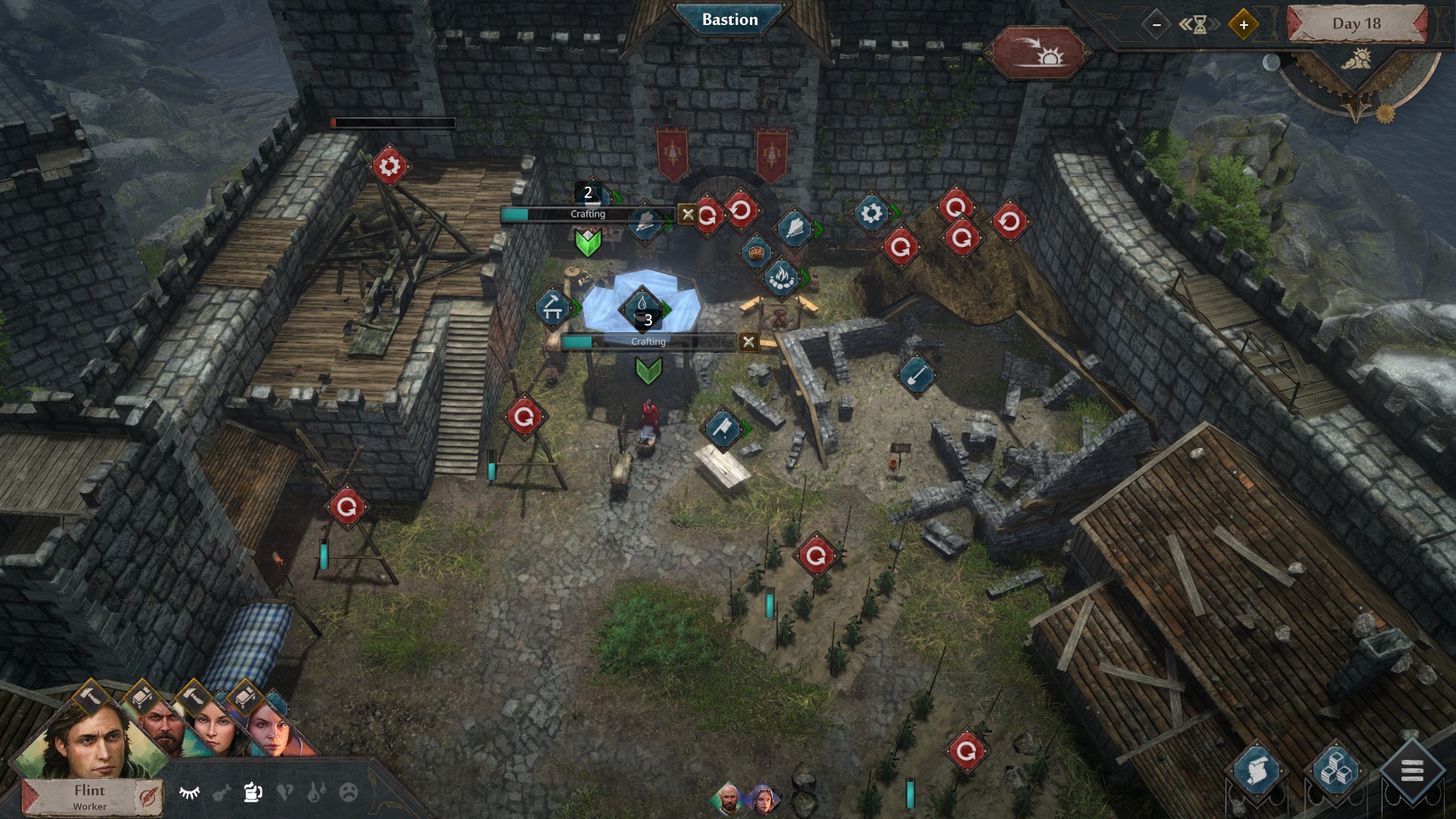Image resolution: width=1456 pixels, height=819 pixels.
Task: Increase game speed with the plus button
Action: point(1243,24)
